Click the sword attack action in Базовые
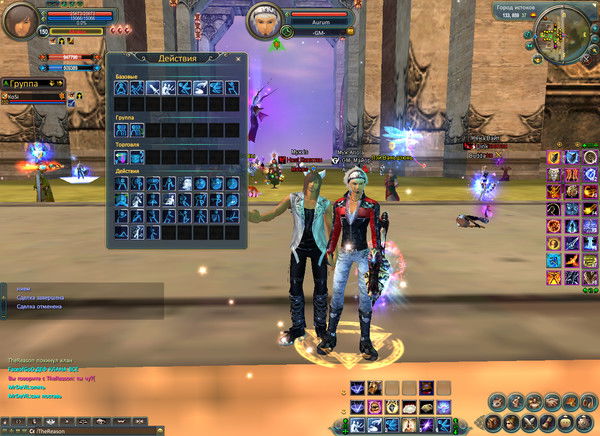Viewport: 600px width, 436px height. [153, 88]
